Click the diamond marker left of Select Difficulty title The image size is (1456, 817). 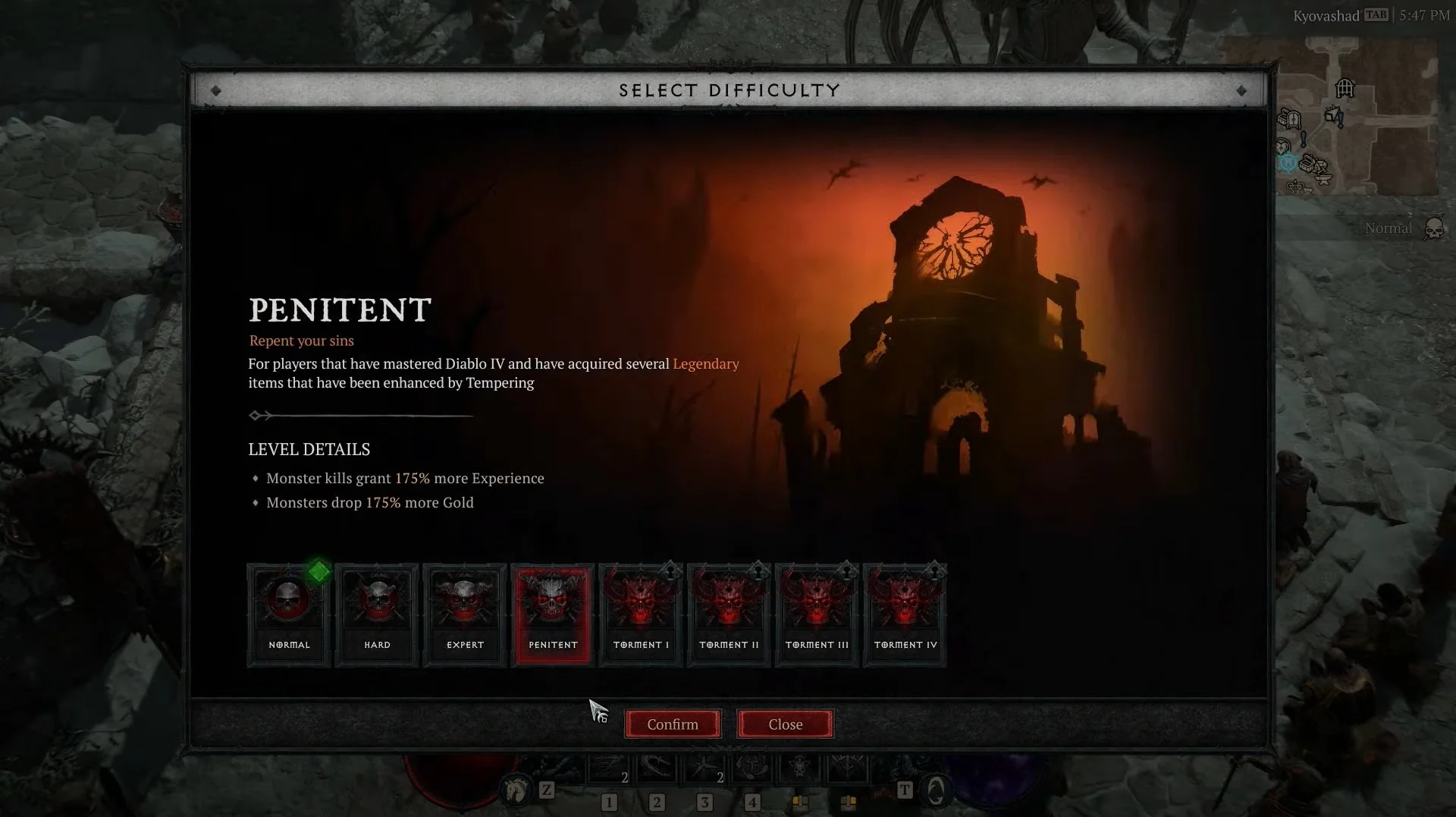(218, 90)
